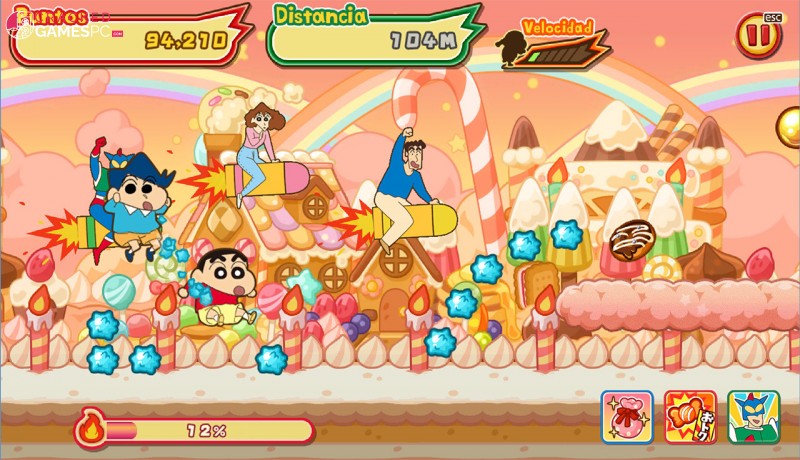Use the pink gift bag power-up
The width and height of the screenshot is (800, 460).
(627, 416)
